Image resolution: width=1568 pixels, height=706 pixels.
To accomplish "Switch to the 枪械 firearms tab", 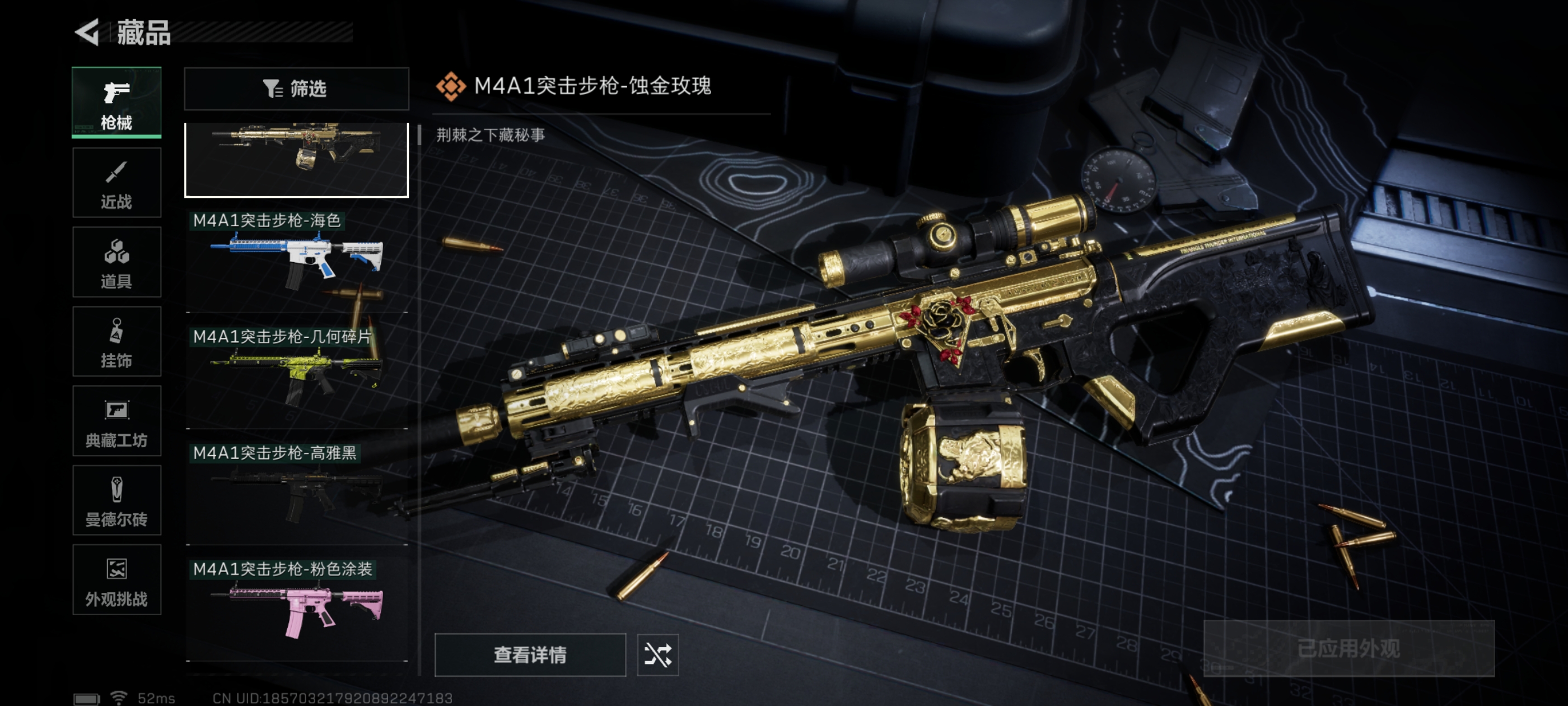I will (x=116, y=102).
